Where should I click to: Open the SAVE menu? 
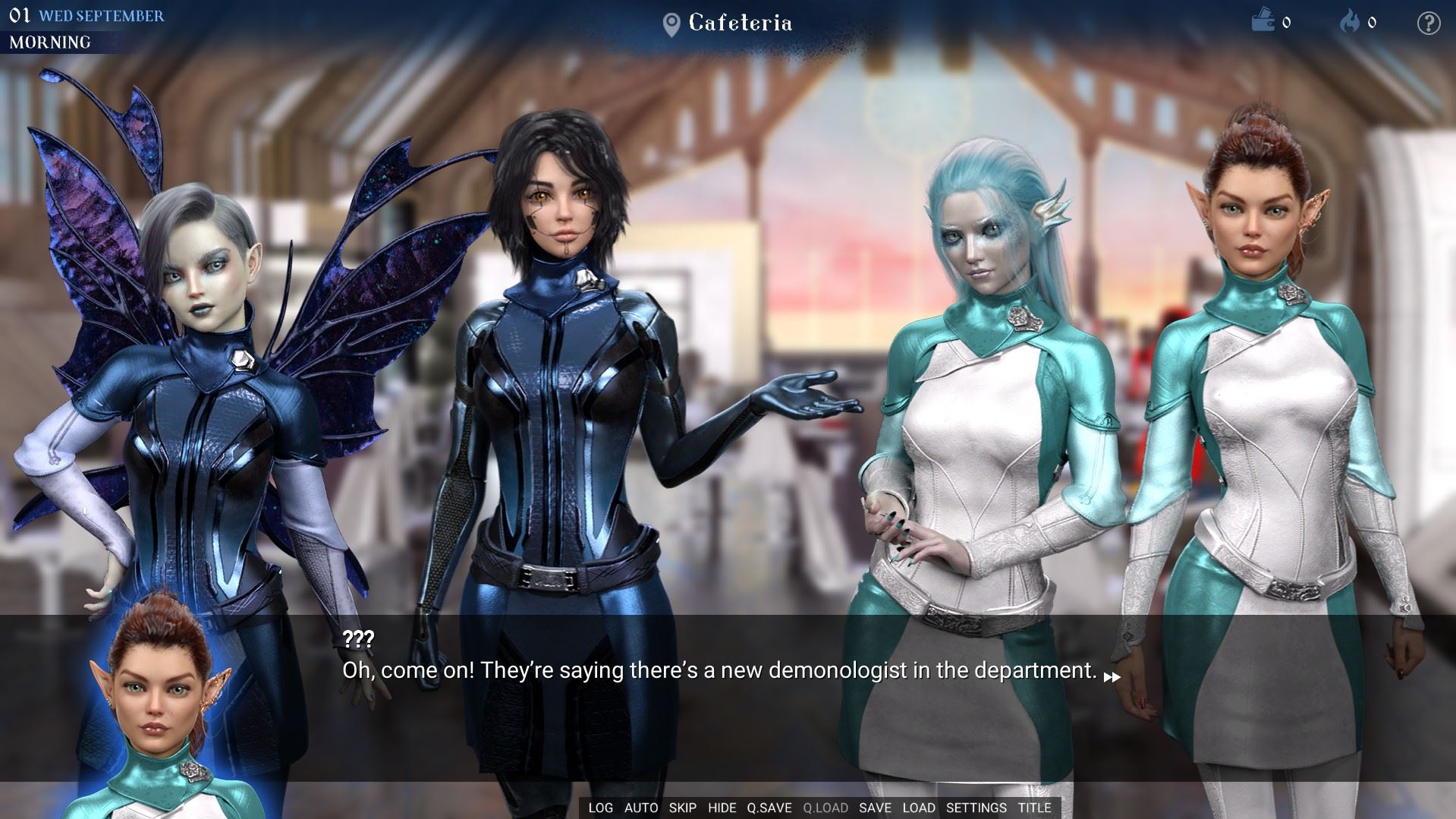(875, 808)
